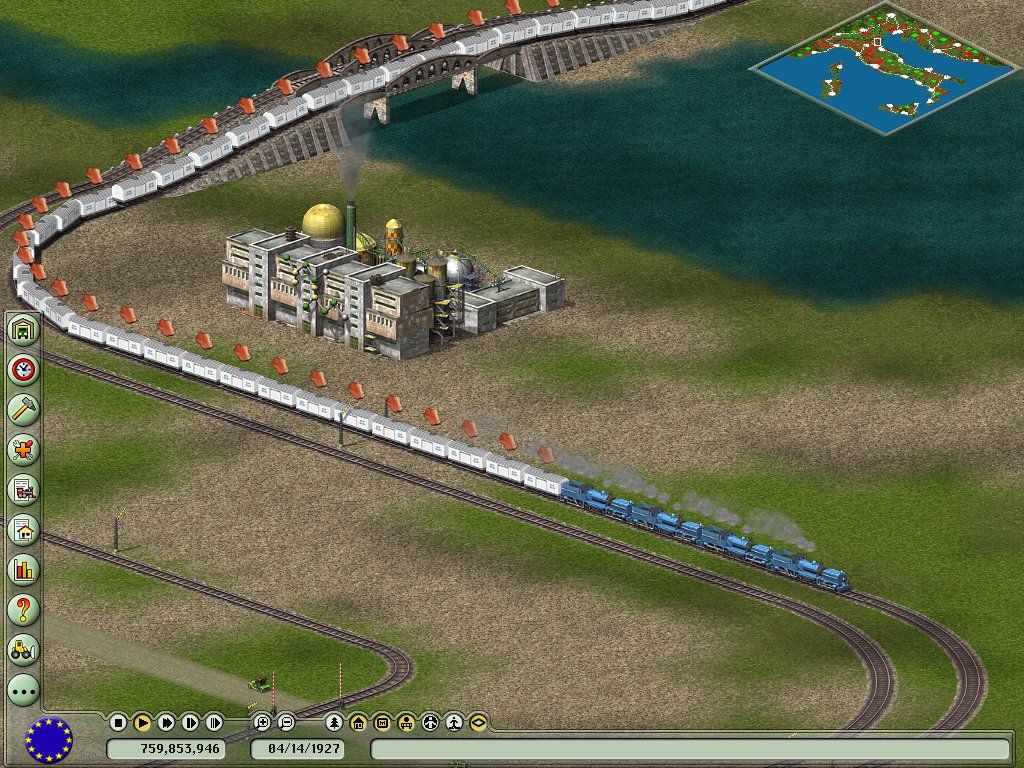Image resolution: width=1024 pixels, height=768 pixels.
Task: Zoom out with the magnifier minus
Action: point(286,722)
